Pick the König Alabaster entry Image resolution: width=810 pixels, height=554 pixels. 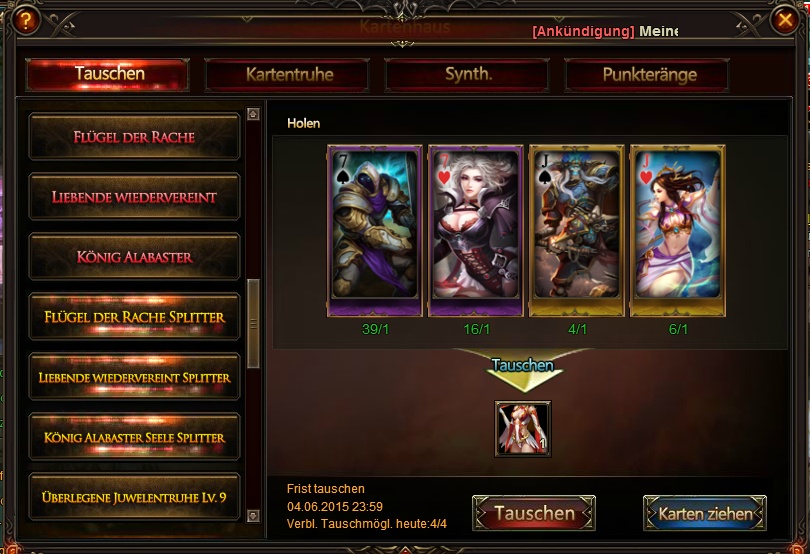click(x=134, y=257)
